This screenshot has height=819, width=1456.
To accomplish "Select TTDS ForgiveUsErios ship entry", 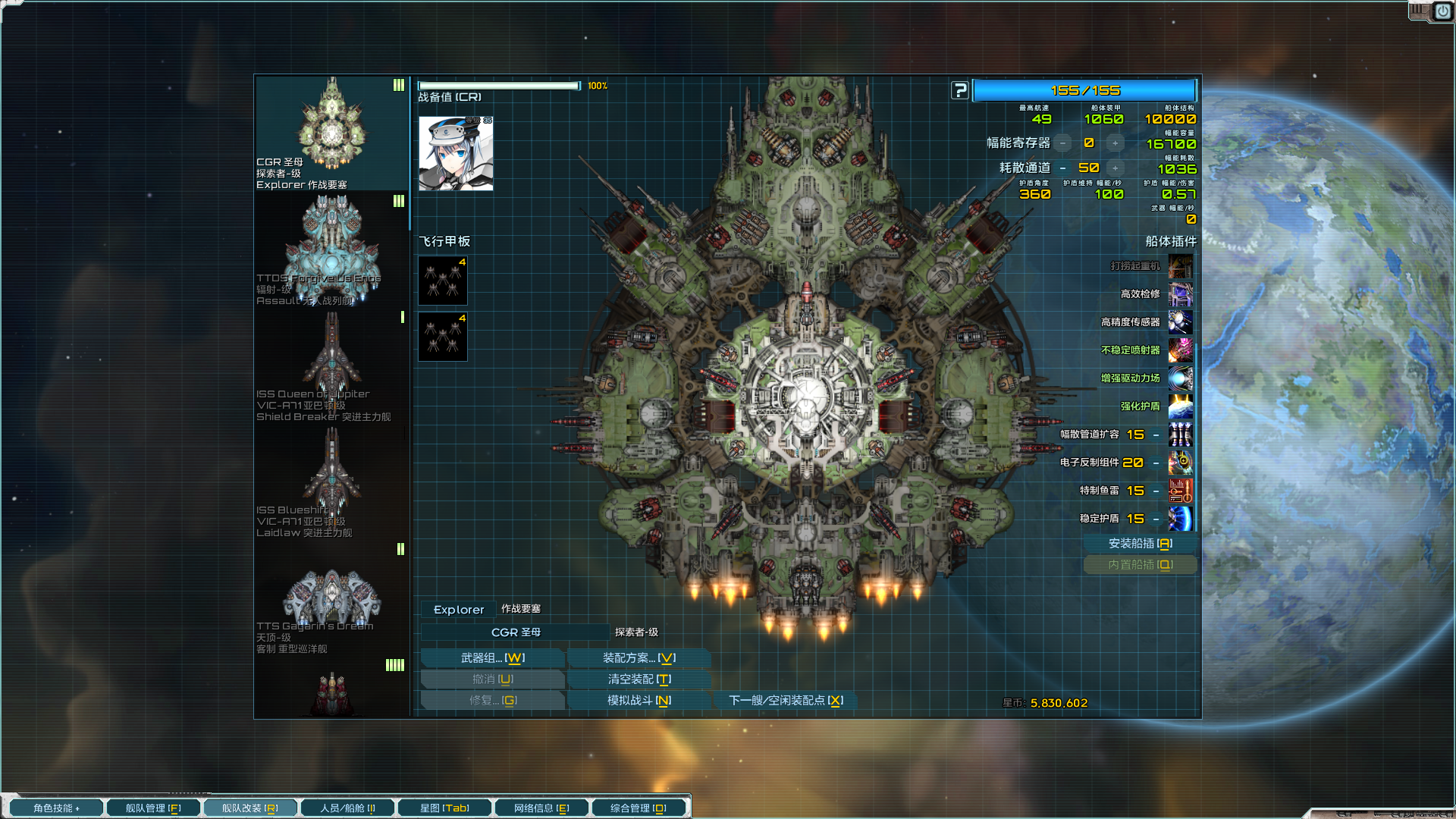I will point(331,250).
